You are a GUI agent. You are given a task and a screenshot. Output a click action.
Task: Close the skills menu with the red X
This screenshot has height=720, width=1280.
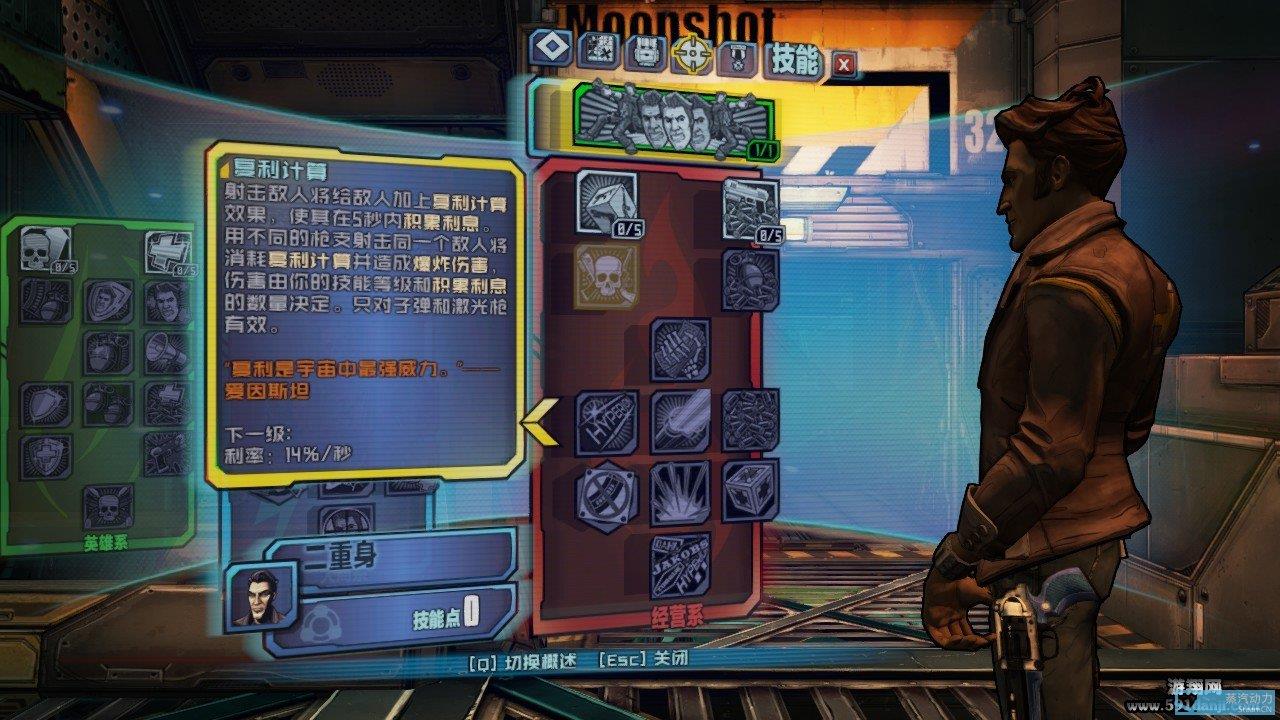click(x=845, y=65)
